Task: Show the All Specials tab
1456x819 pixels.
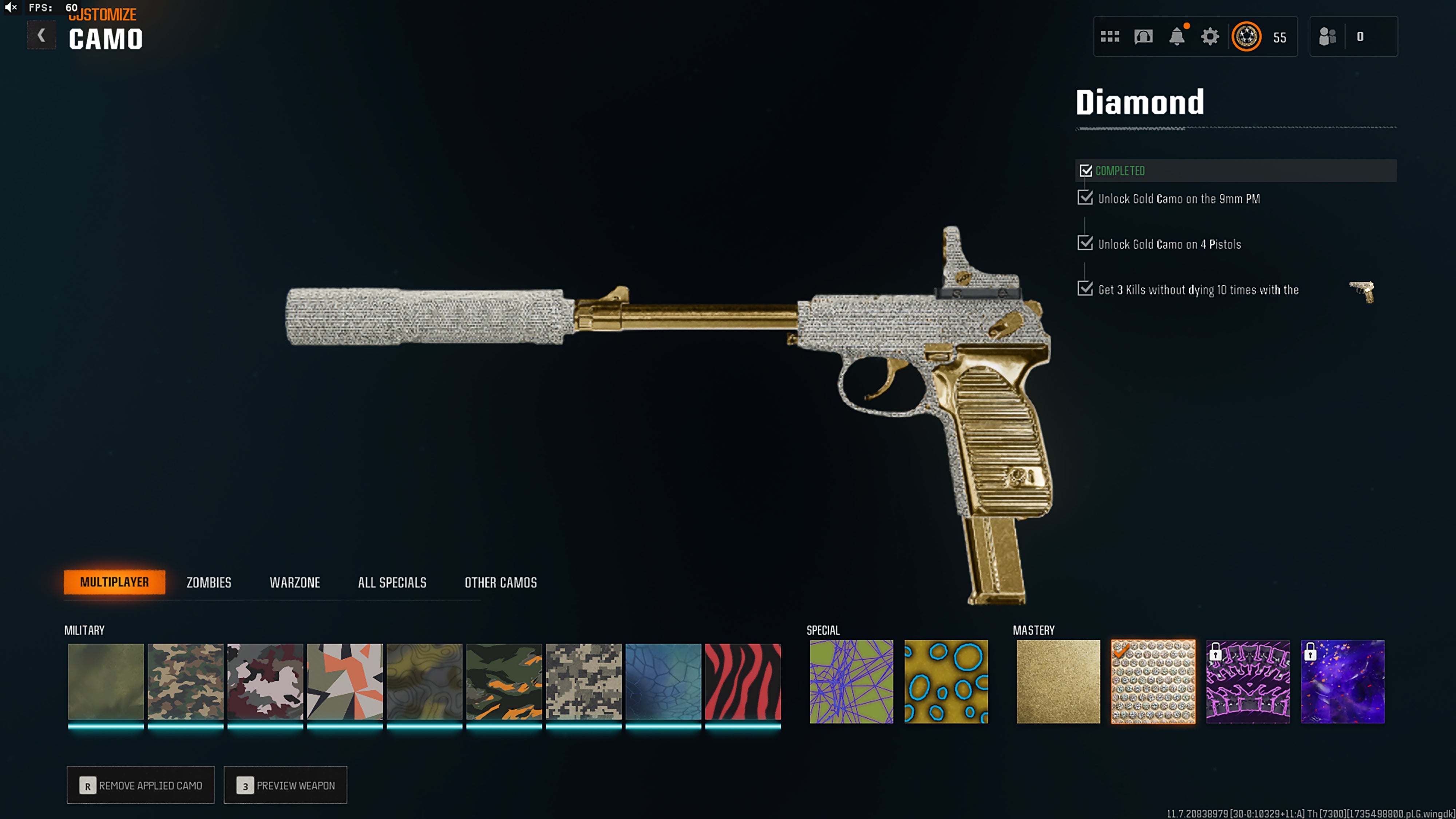Action: tap(392, 582)
